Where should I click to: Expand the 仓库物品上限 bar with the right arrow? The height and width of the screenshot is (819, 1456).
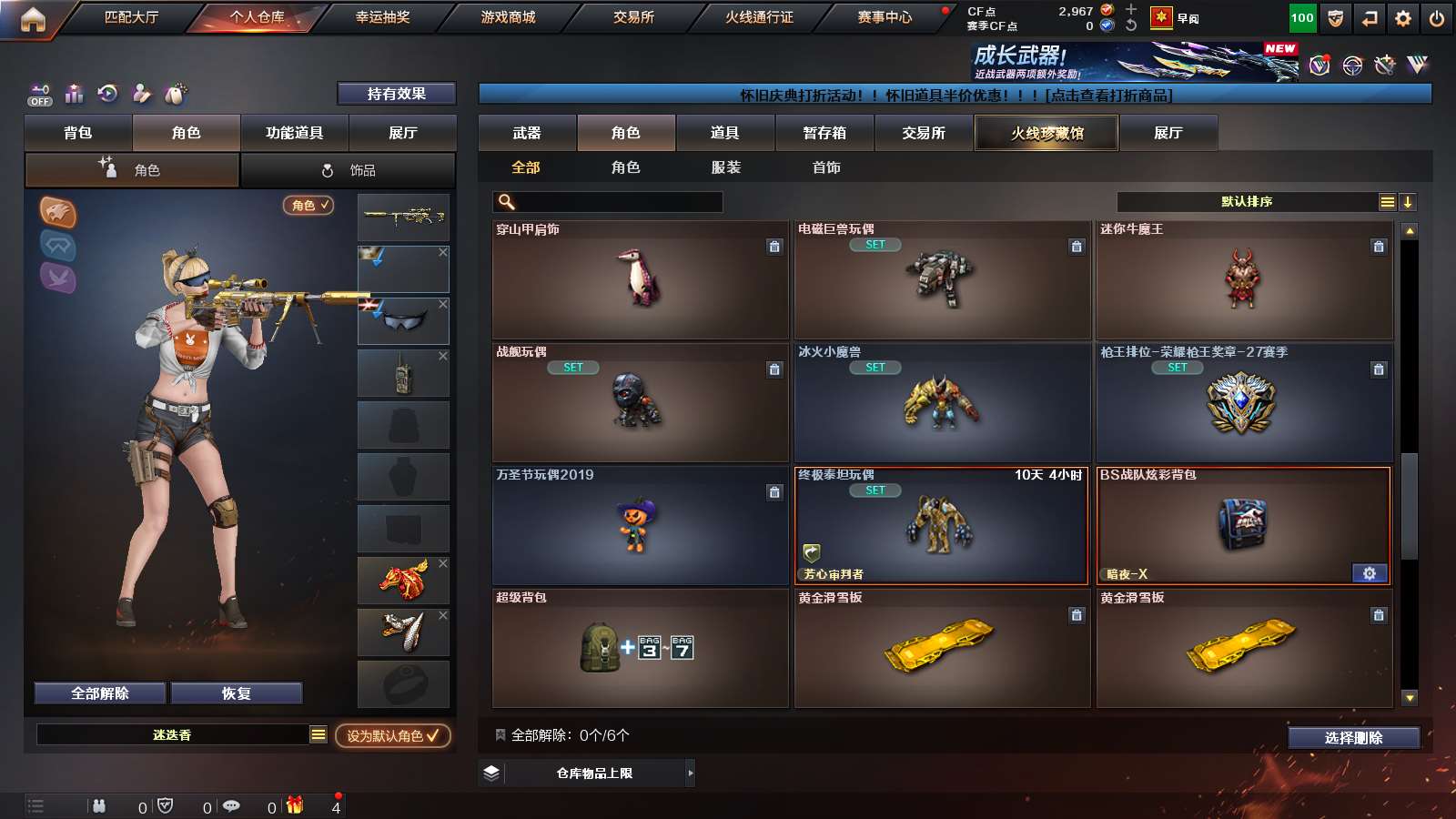(x=689, y=773)
